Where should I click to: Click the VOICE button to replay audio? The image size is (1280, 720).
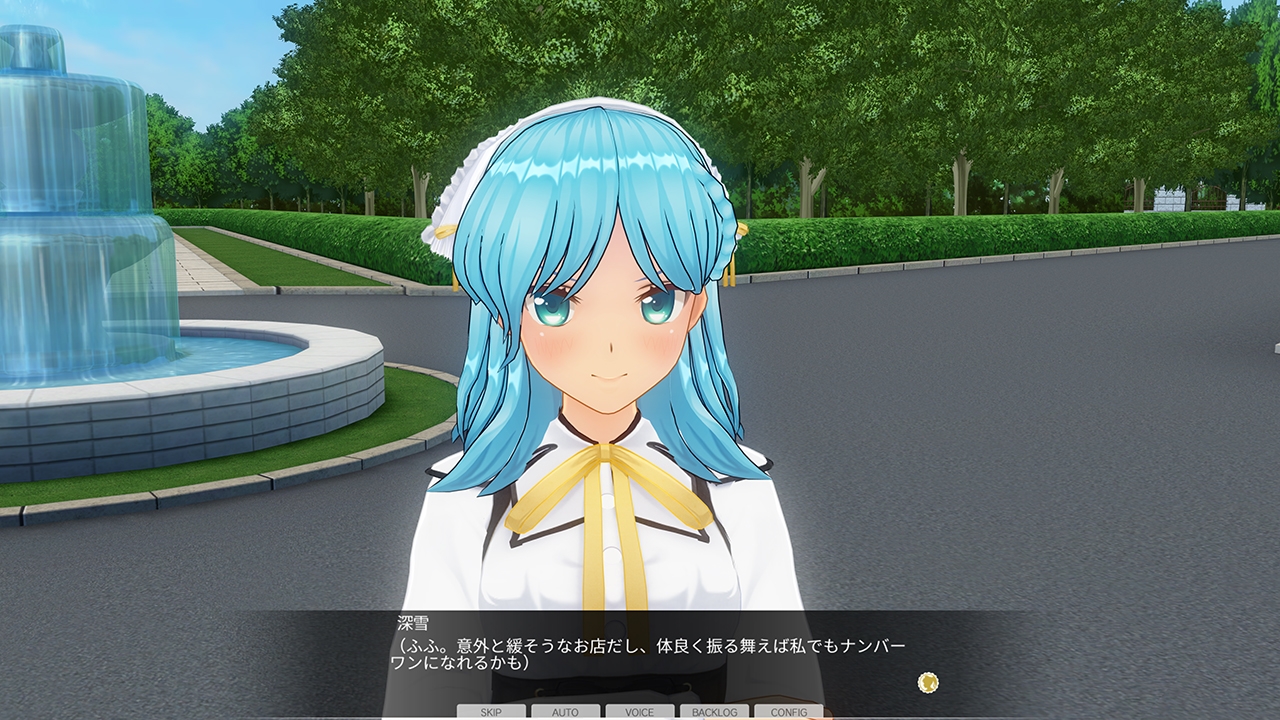638,712
